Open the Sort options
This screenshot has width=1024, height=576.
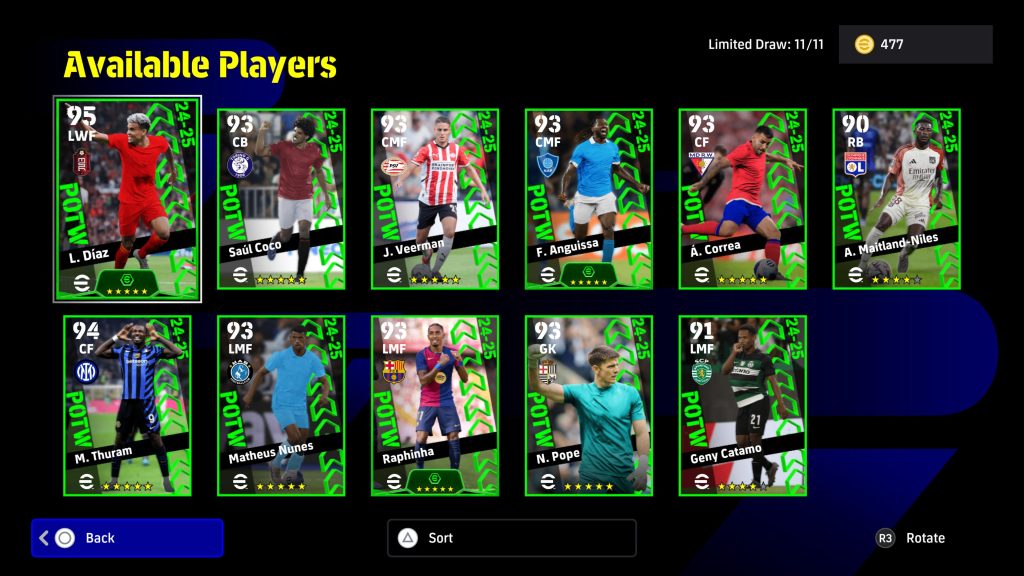point(511,538)
